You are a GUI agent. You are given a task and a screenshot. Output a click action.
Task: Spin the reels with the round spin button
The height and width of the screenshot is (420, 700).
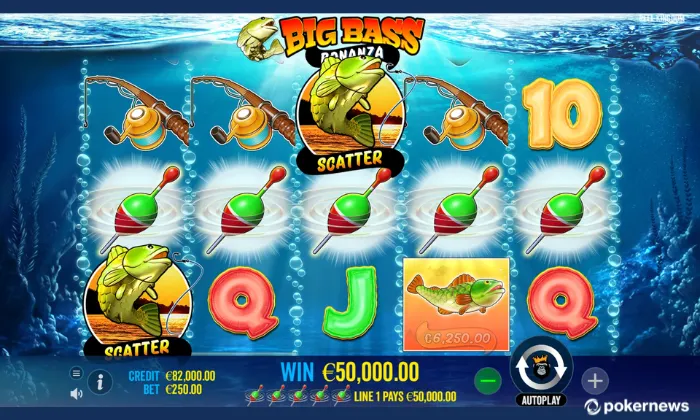click(x=540, y=367)
